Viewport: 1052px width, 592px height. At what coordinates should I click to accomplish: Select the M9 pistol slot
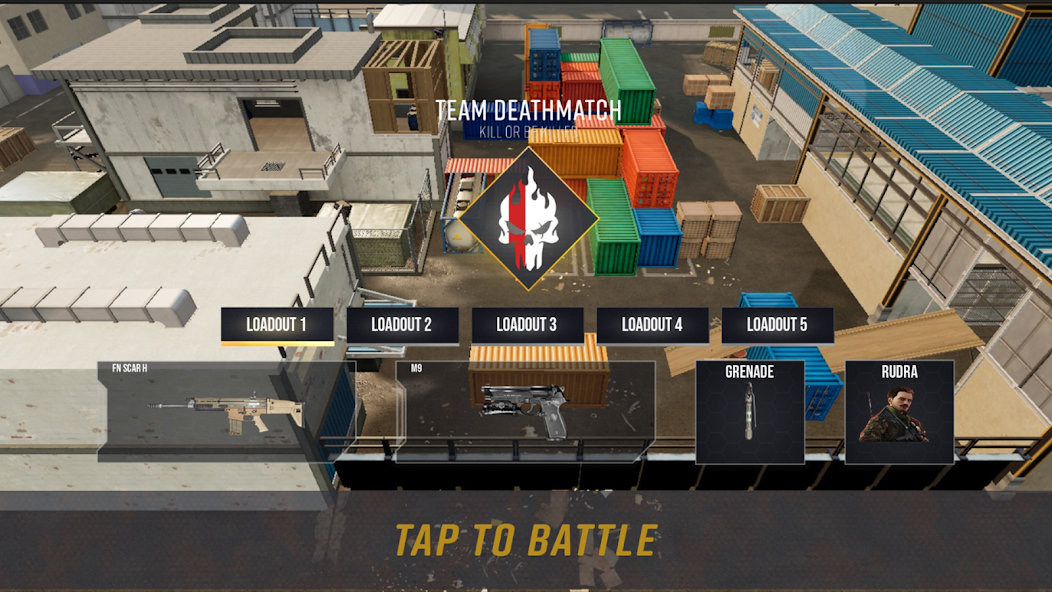pyautogui.click(x=525, y=411)
